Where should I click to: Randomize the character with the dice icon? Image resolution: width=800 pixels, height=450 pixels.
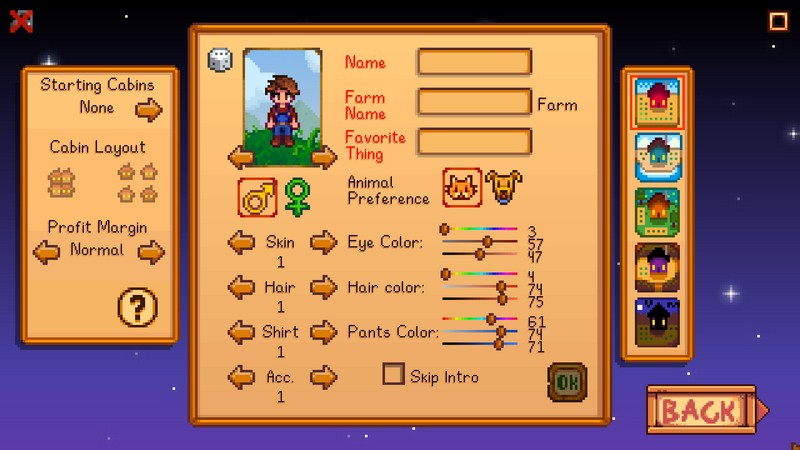(x=219, y=60)
